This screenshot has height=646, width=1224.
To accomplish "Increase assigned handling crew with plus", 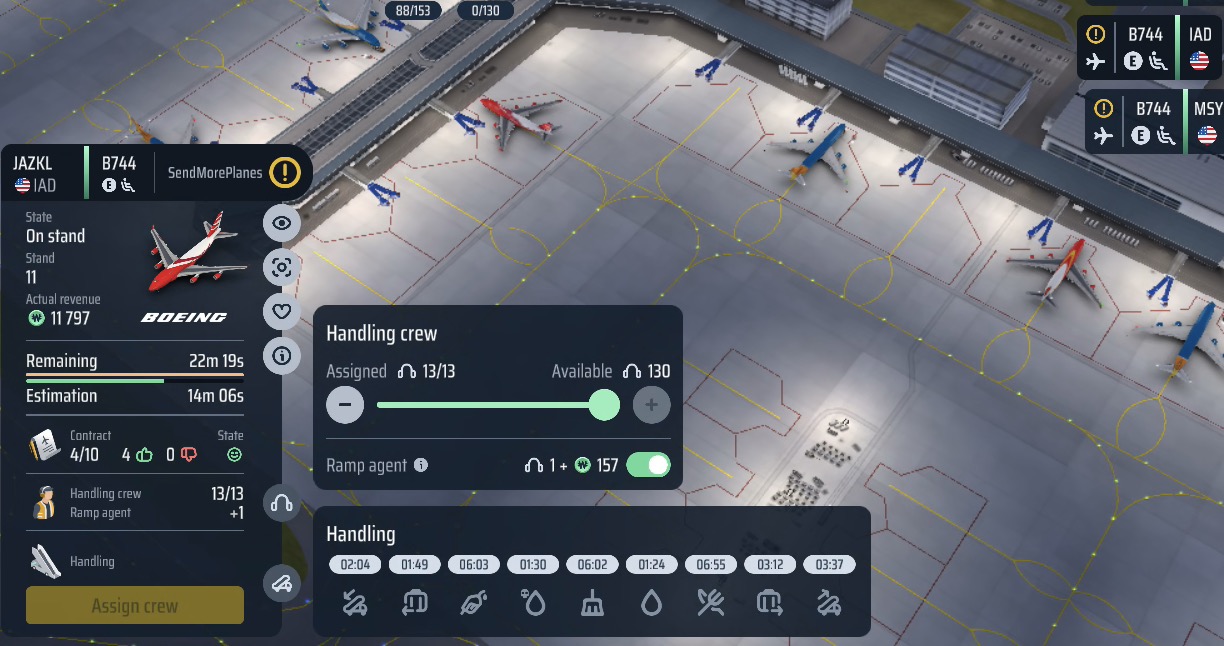I will [x=651, y=405].
